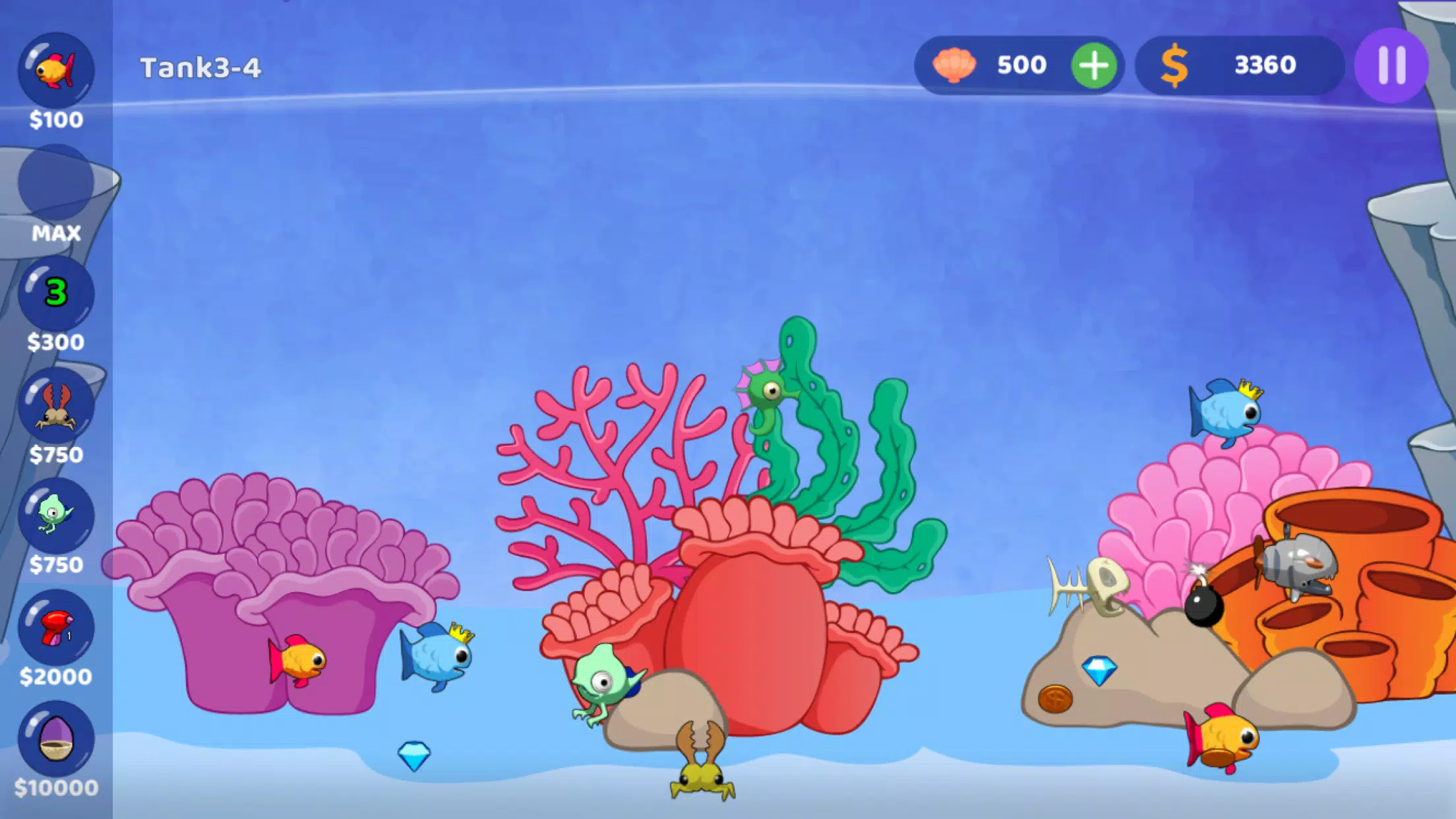Screen dimensions: 1456x819
Task: Buy the $100 goldfish
Action: (56, 69)
